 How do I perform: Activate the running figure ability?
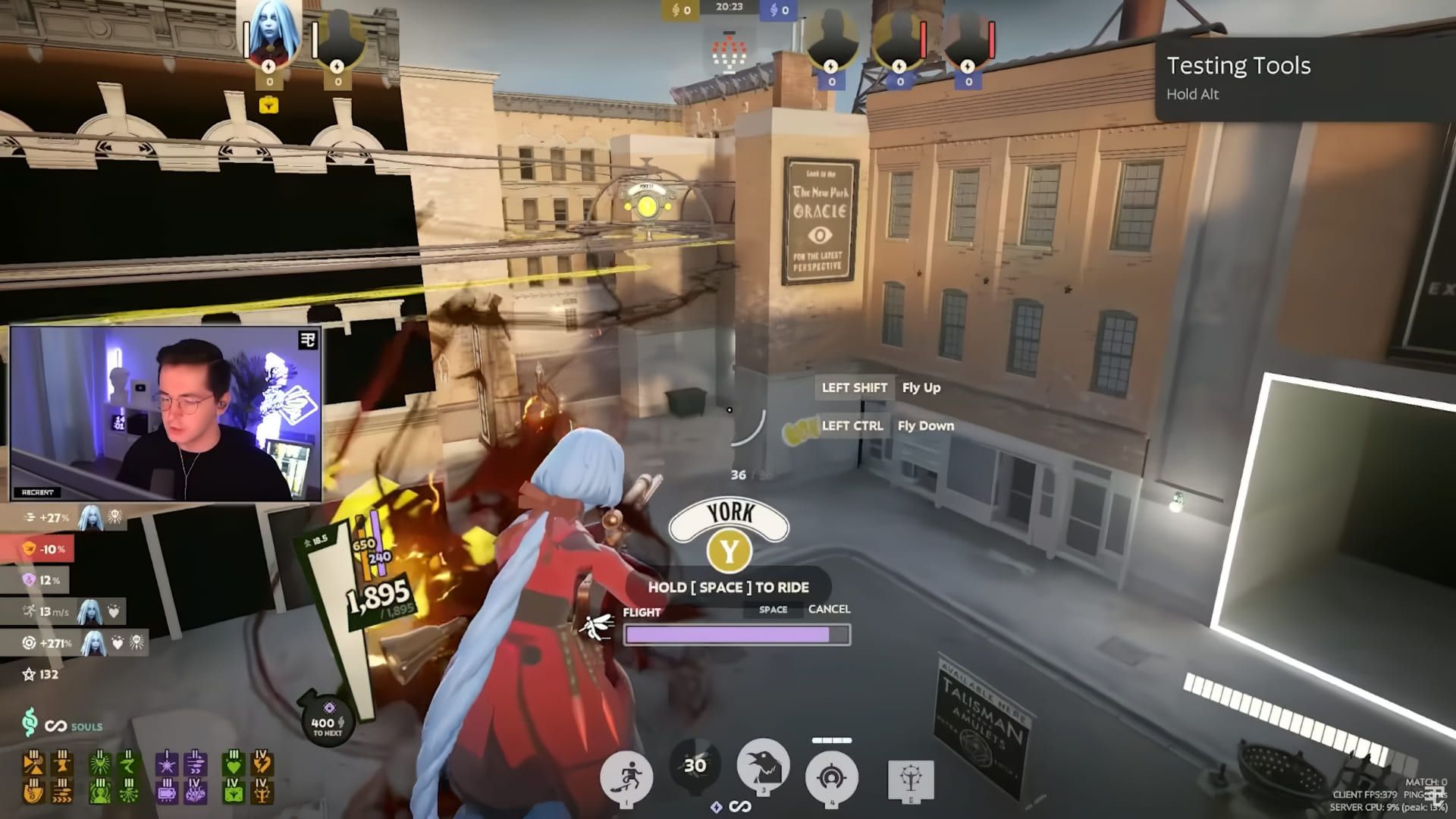(626, 778)
